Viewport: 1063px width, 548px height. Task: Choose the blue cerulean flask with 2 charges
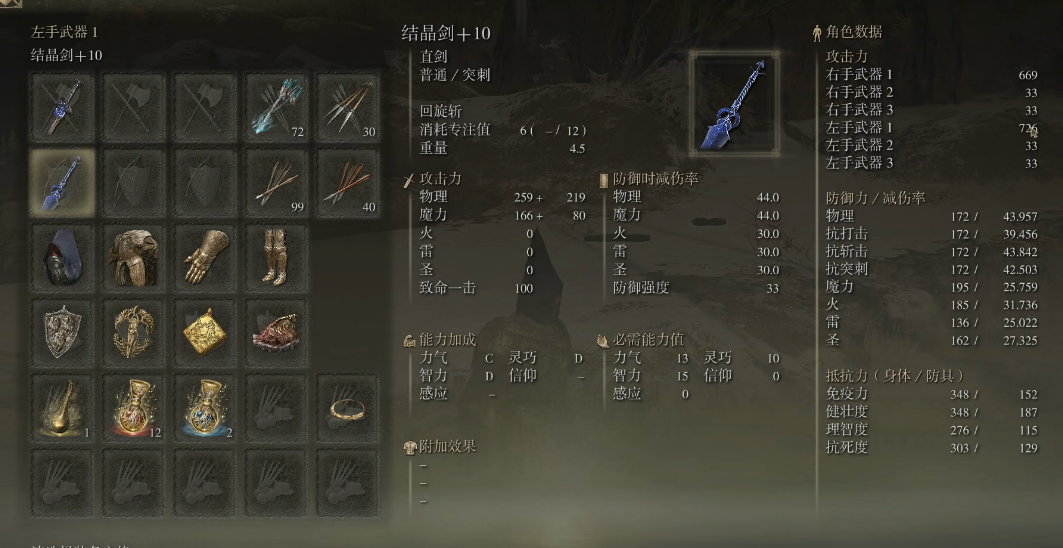(206, 408)
